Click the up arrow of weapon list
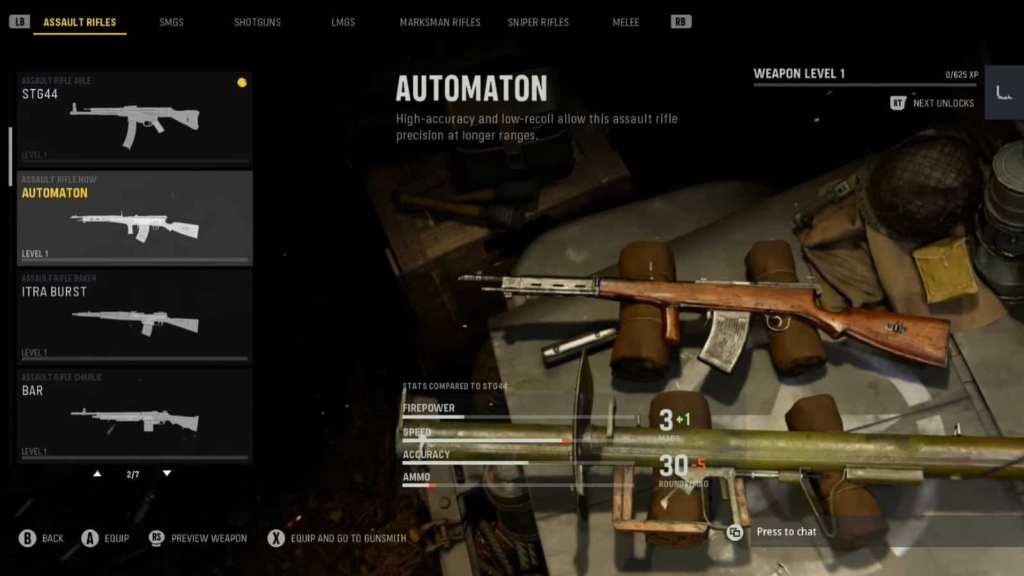This screenshot has height=576, width=1024. click(x=97, y=474)
